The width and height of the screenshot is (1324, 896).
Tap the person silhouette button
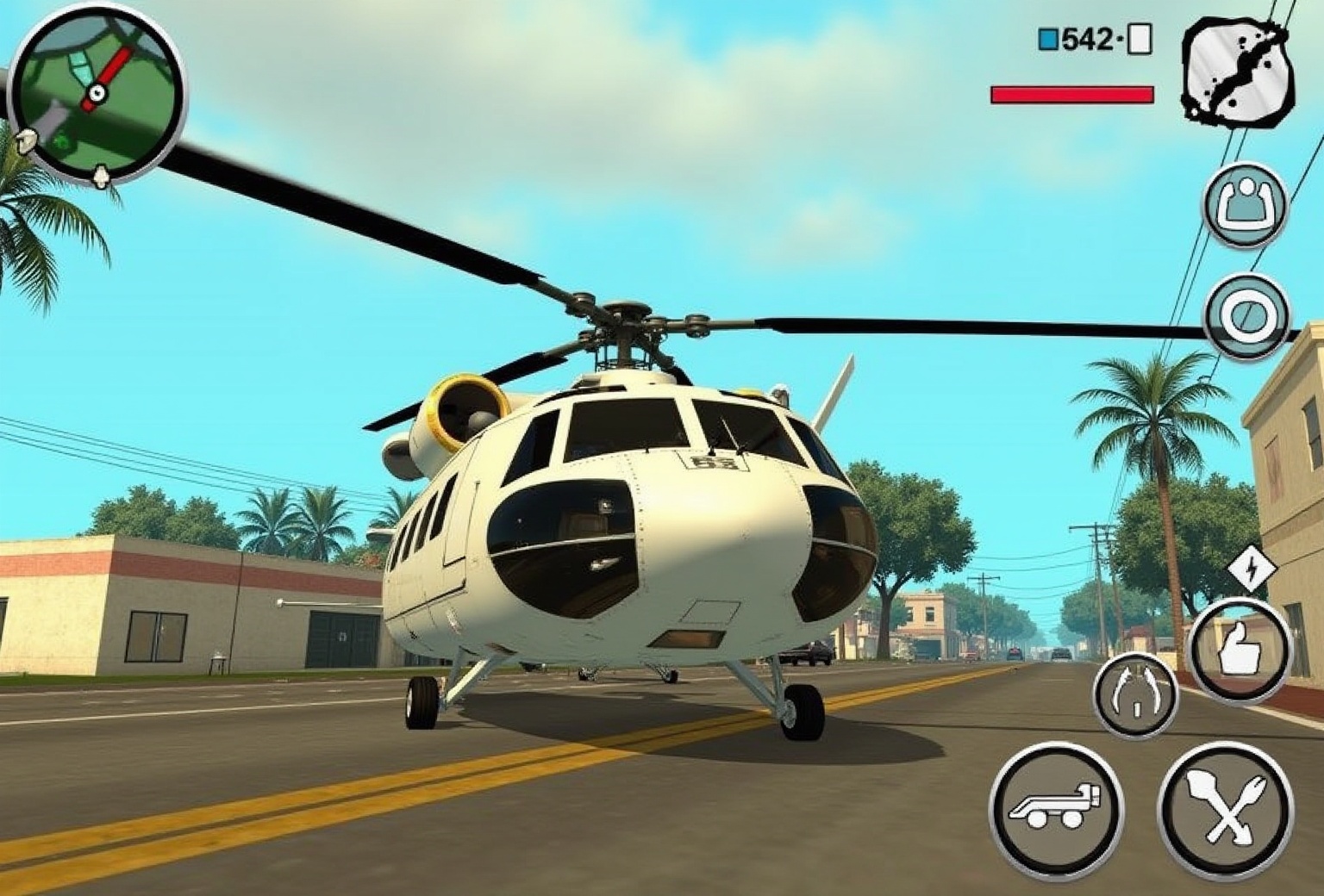(1246, 206)
